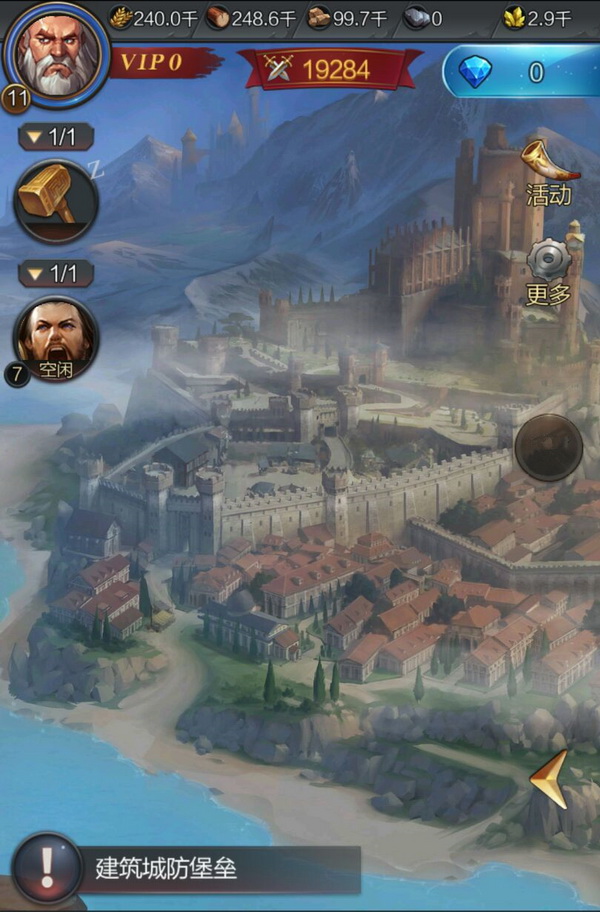Screen dimensions: 600x912
Task: Collapse the hero queue 1/1 toggle
Action: point(55,273)
